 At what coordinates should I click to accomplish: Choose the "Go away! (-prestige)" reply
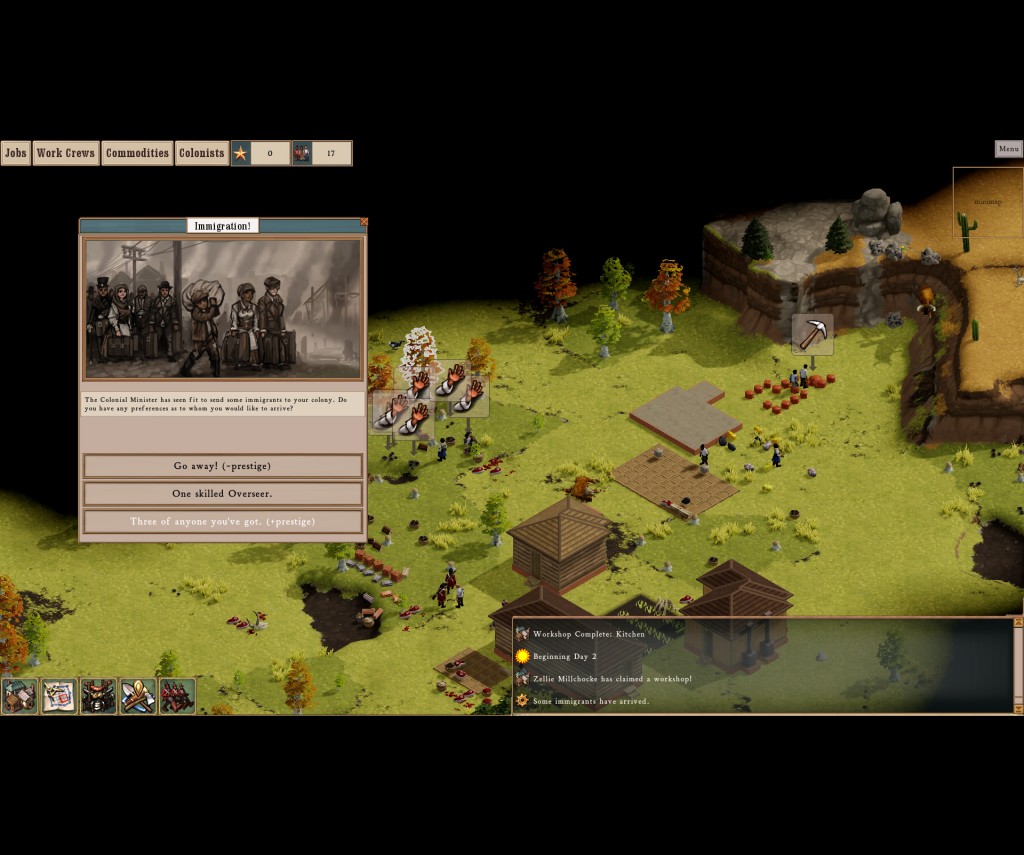222,466
